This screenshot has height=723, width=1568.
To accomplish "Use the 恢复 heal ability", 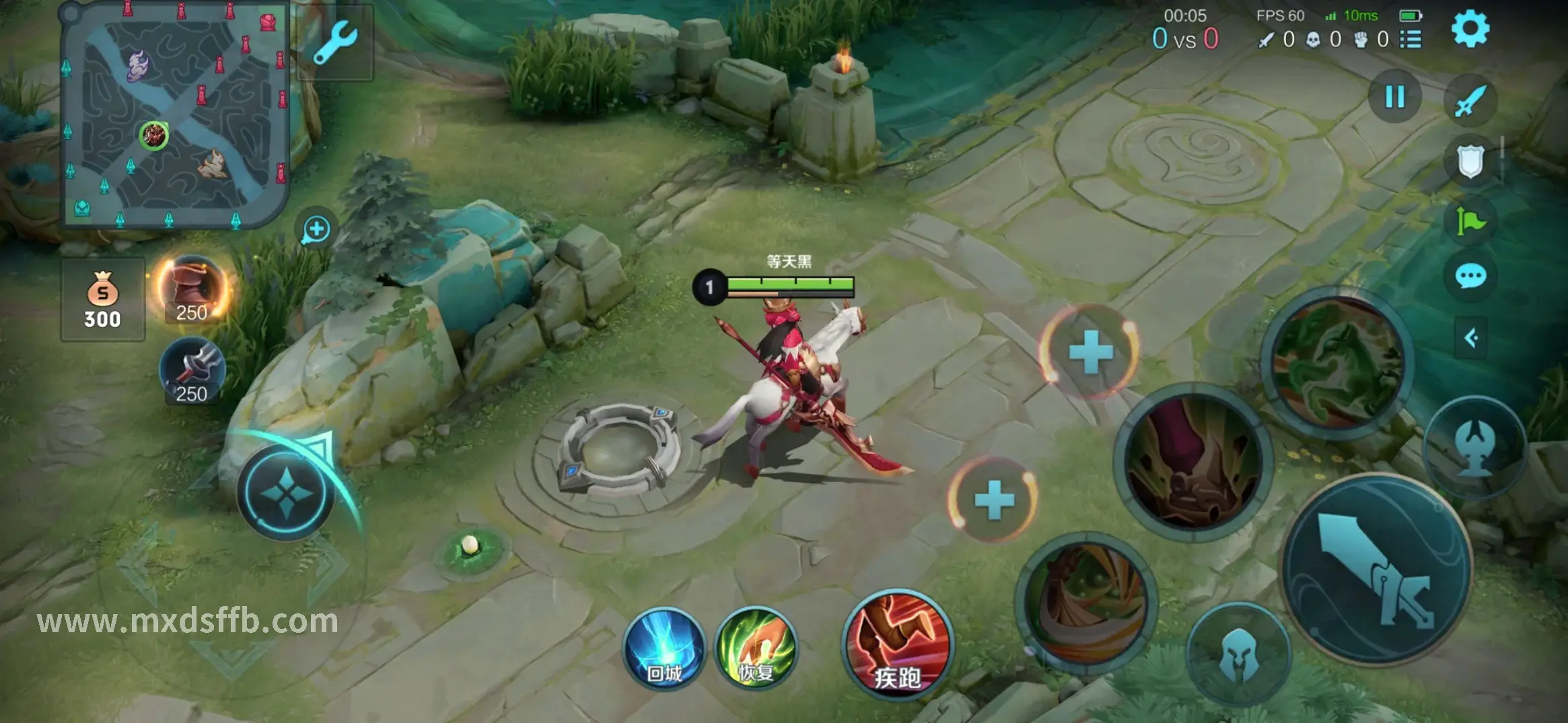I will pyautogui.click(x=756, y=648).
